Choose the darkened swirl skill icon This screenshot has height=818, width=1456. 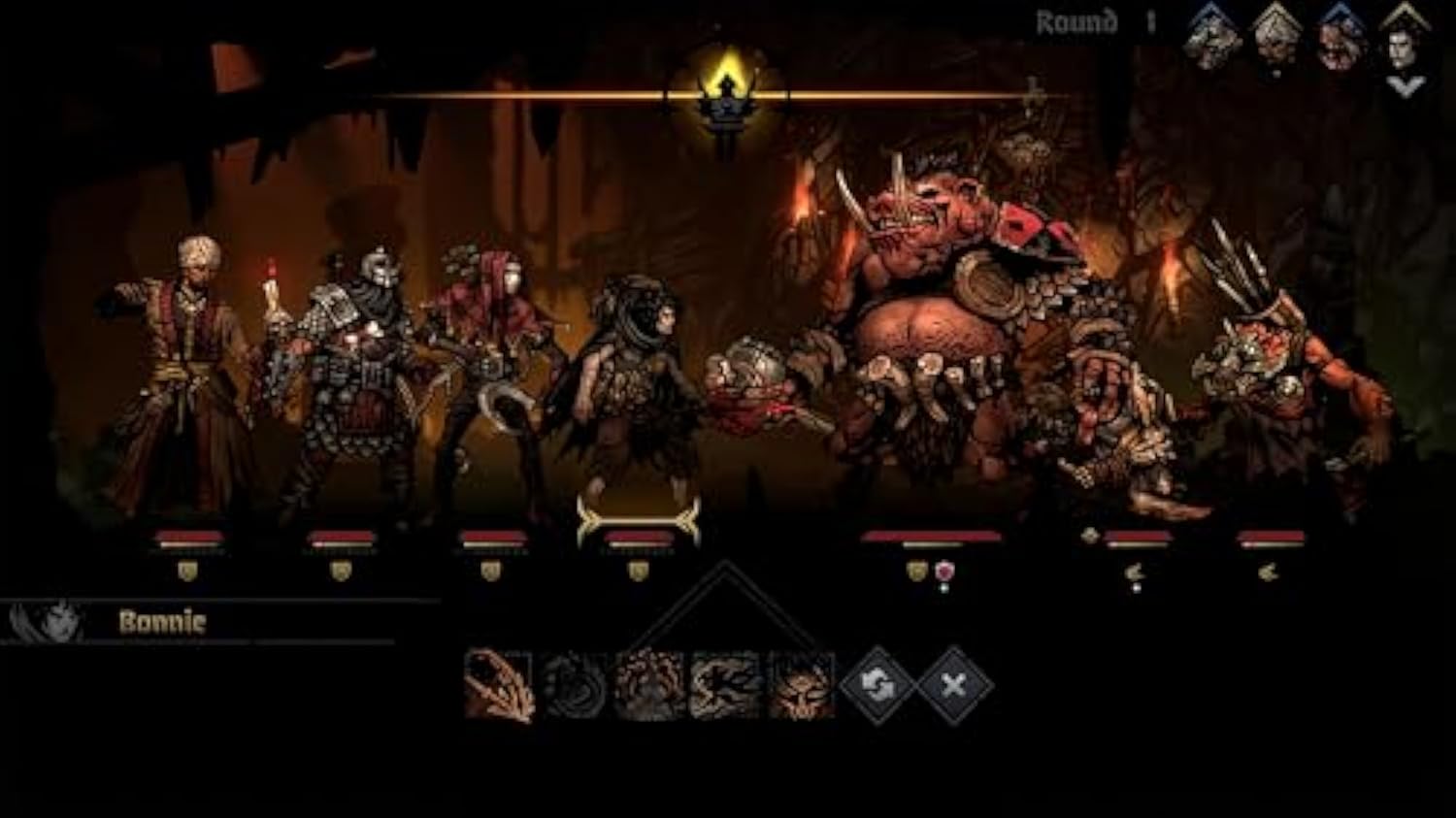[x=575, y=685]
